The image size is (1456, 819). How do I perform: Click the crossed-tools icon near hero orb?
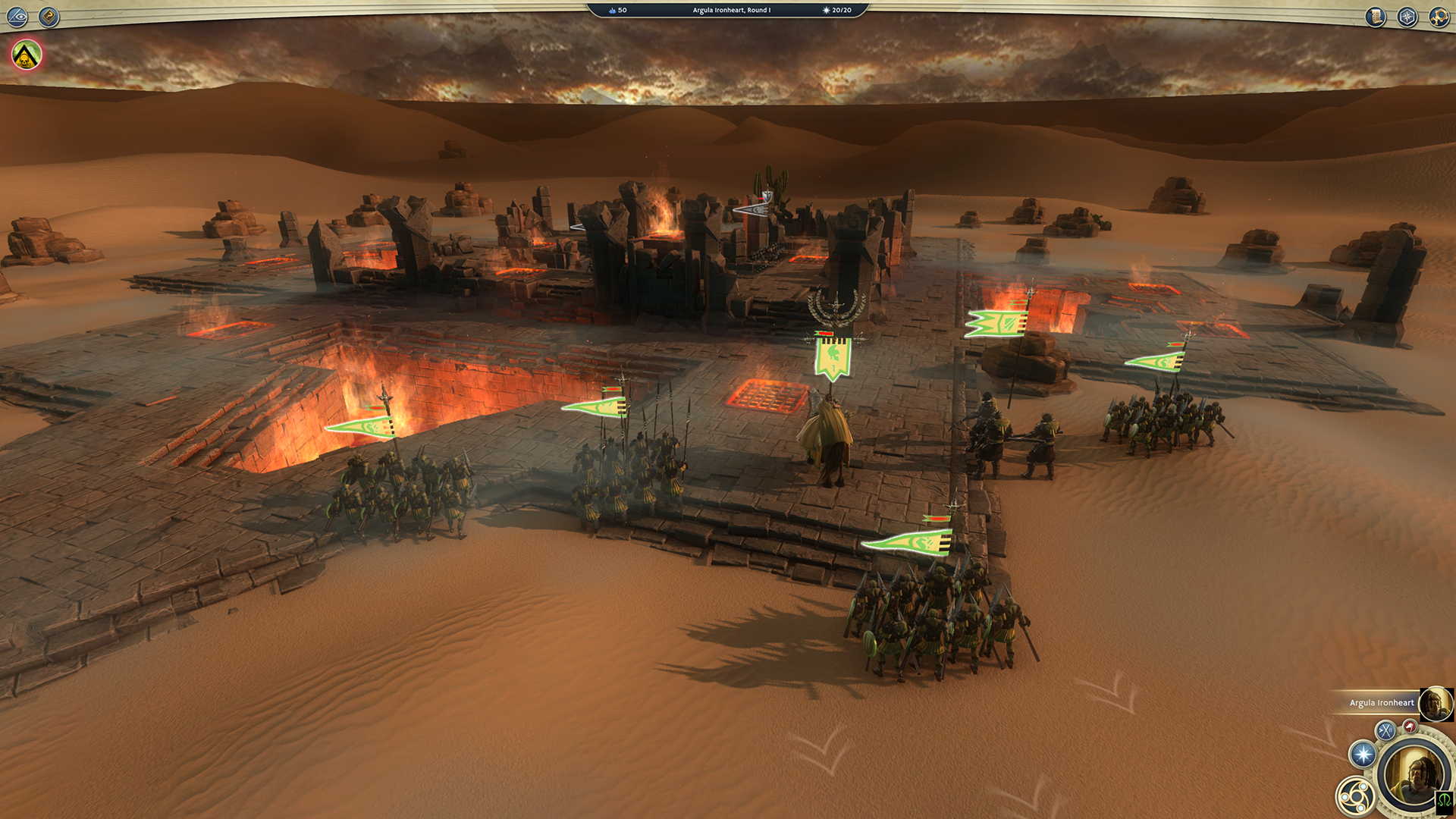(x=1385, y=729)
